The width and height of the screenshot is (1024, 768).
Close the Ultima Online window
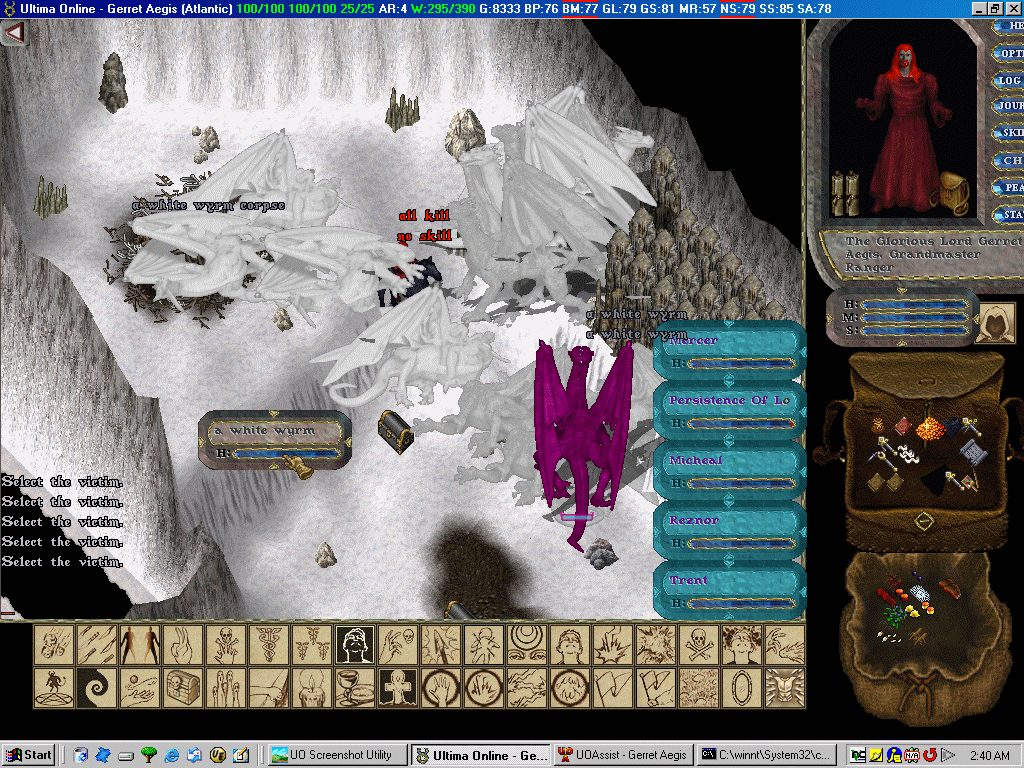click(x=1013, y=8)
